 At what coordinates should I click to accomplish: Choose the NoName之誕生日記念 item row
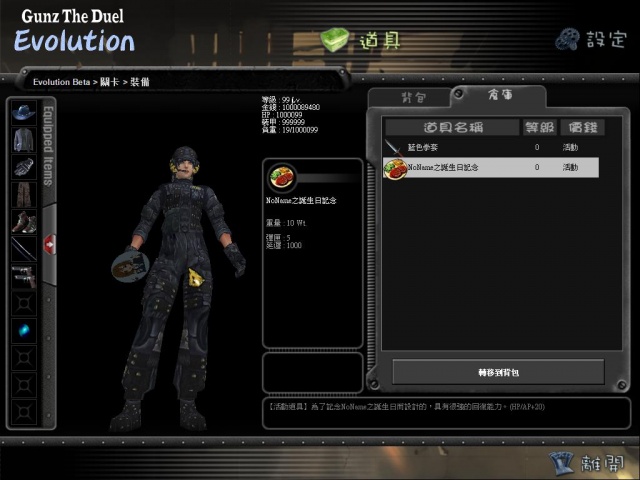(491, 168)
